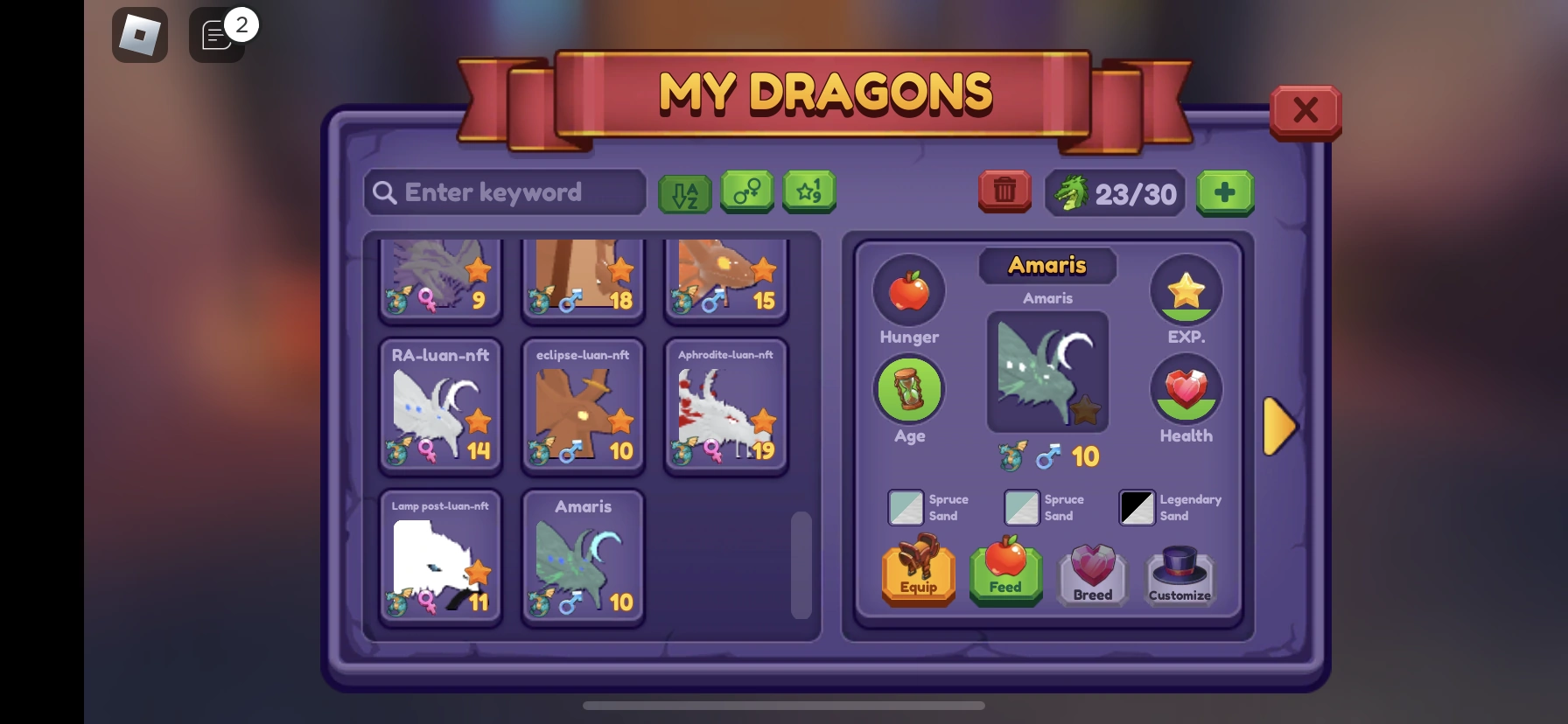Image resolution: width=1568 pixels, height=724 pixels.
Task: Filter dragons by gender icon
Action: [746, 192]
